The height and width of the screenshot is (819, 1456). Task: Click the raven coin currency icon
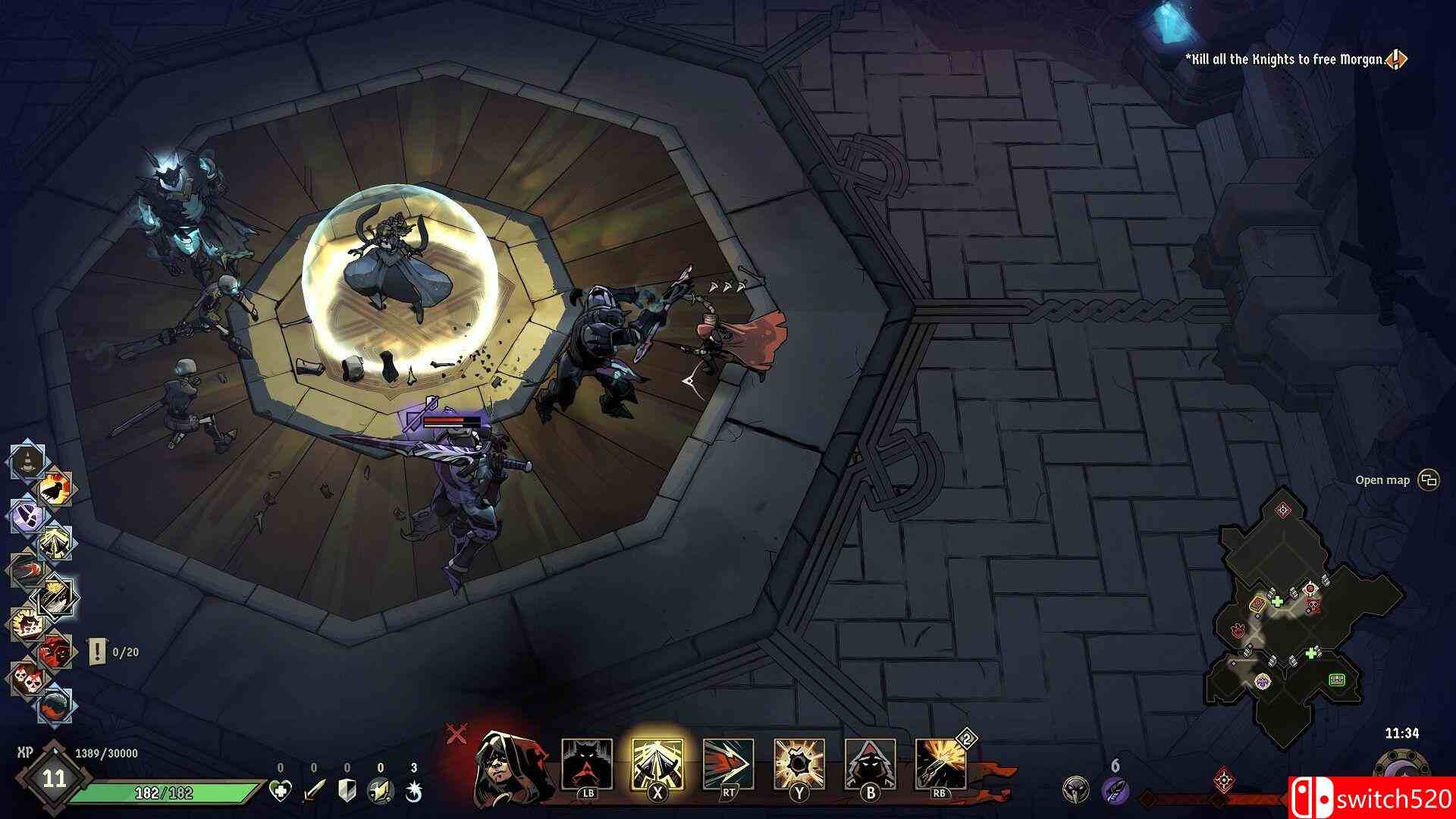coord(1076,789)
